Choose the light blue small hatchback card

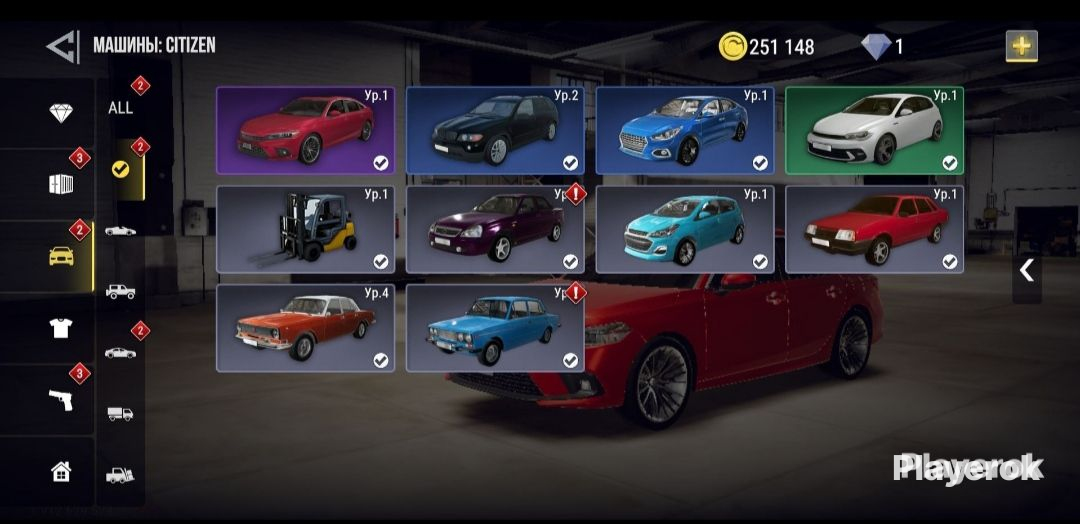(x=684, y=229)
